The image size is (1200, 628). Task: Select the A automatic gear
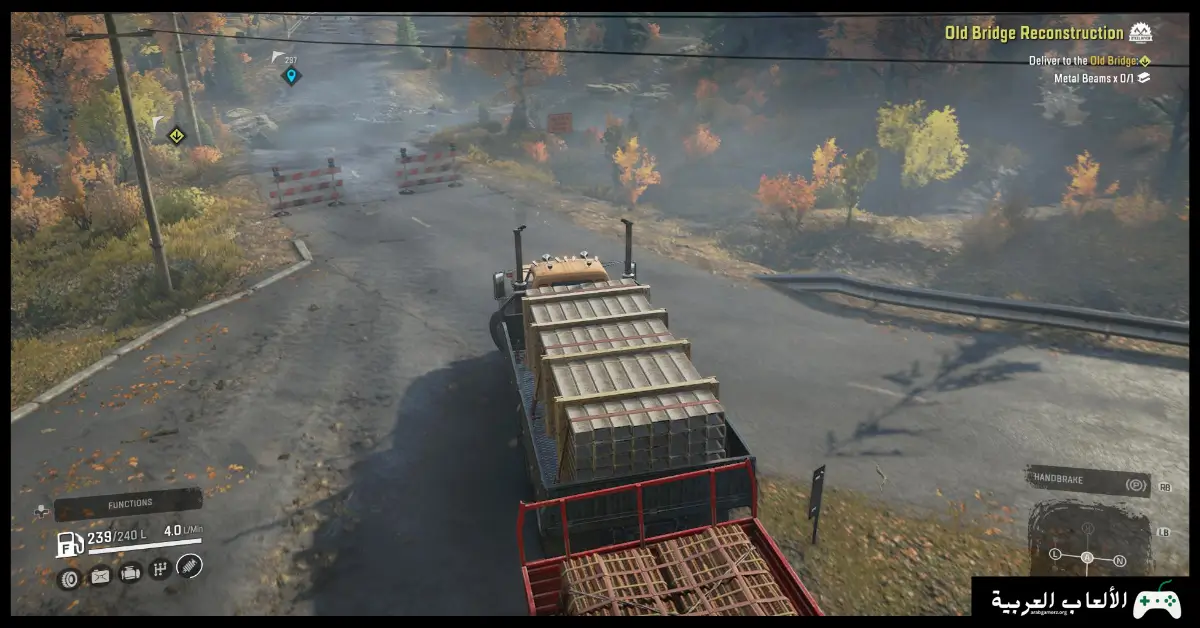click(x=1087, y=557)
